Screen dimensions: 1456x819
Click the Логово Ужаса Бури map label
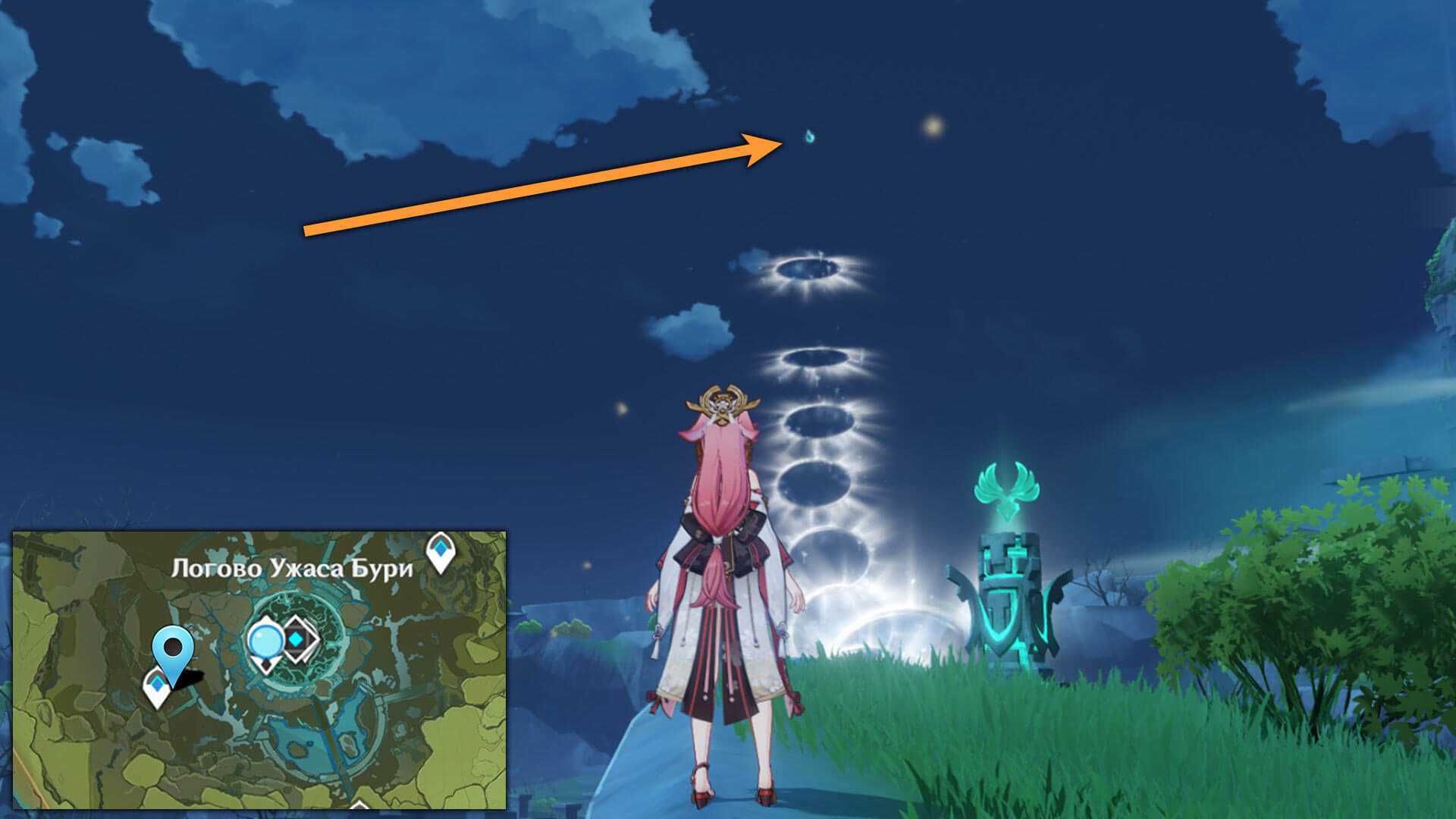pyautogui.click(x=292, y=569)
